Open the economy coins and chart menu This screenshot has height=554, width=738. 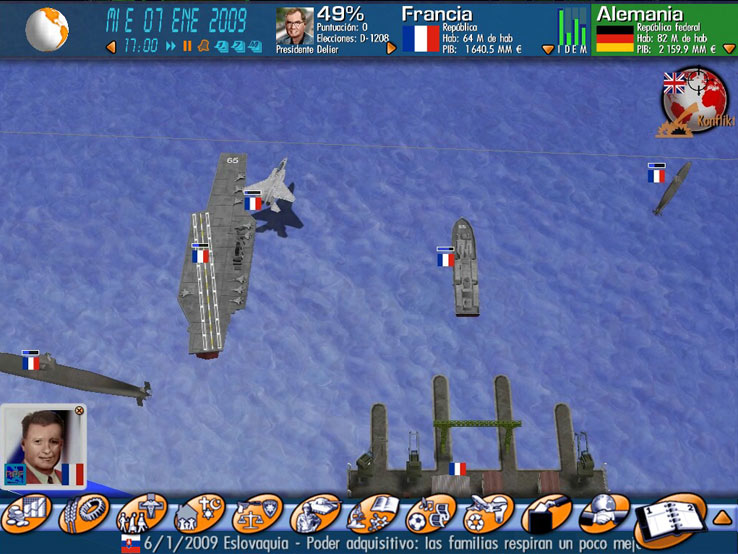pos(27,515)
